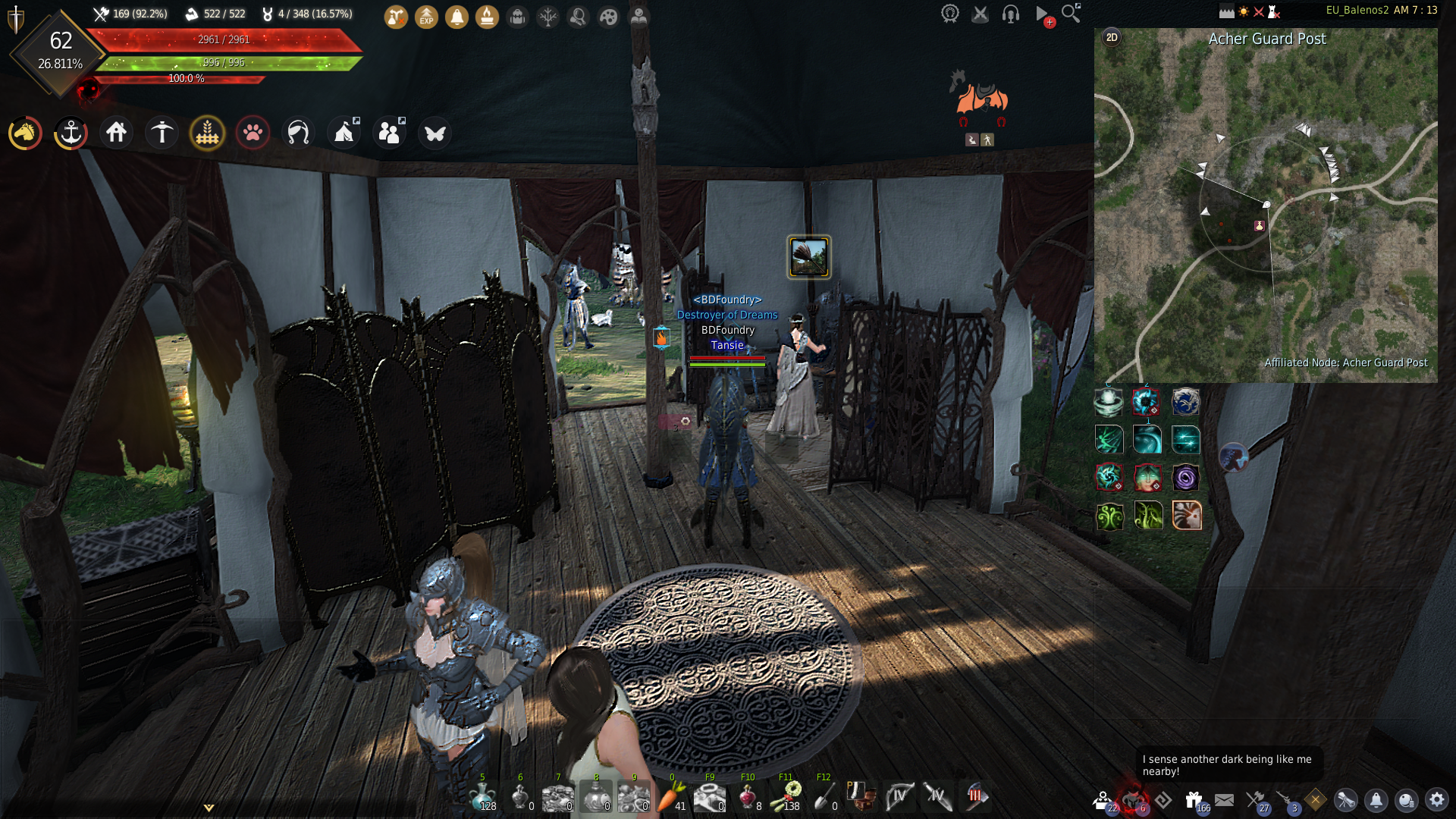Image resolution: width=1456 pixels, height=819 pixels.
Task: Click the tent icon
Action: (x=344, y=133)
